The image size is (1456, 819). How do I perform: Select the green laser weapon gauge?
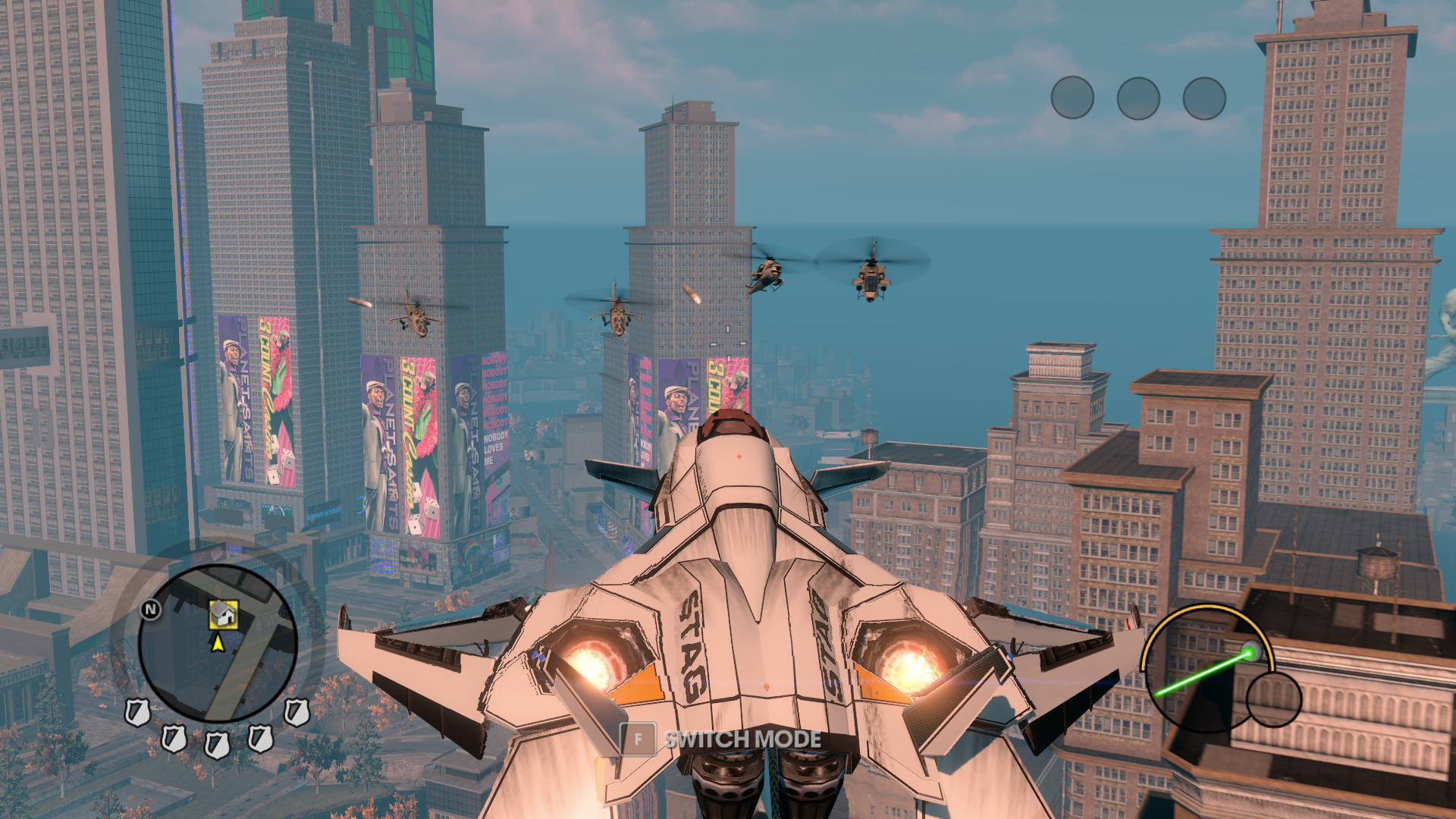click(x=1207, y=669)
